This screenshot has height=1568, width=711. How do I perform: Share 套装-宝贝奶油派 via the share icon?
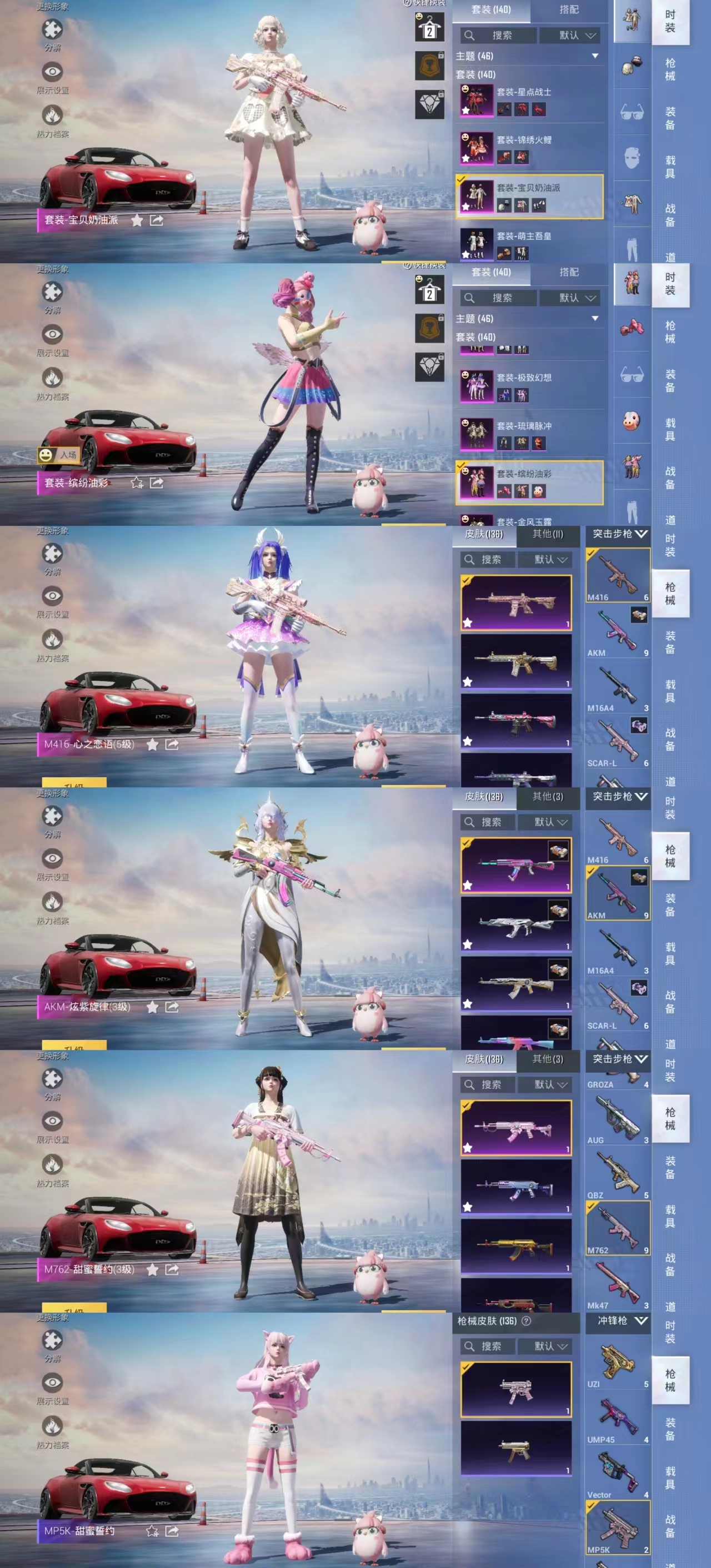coord(157,220)
